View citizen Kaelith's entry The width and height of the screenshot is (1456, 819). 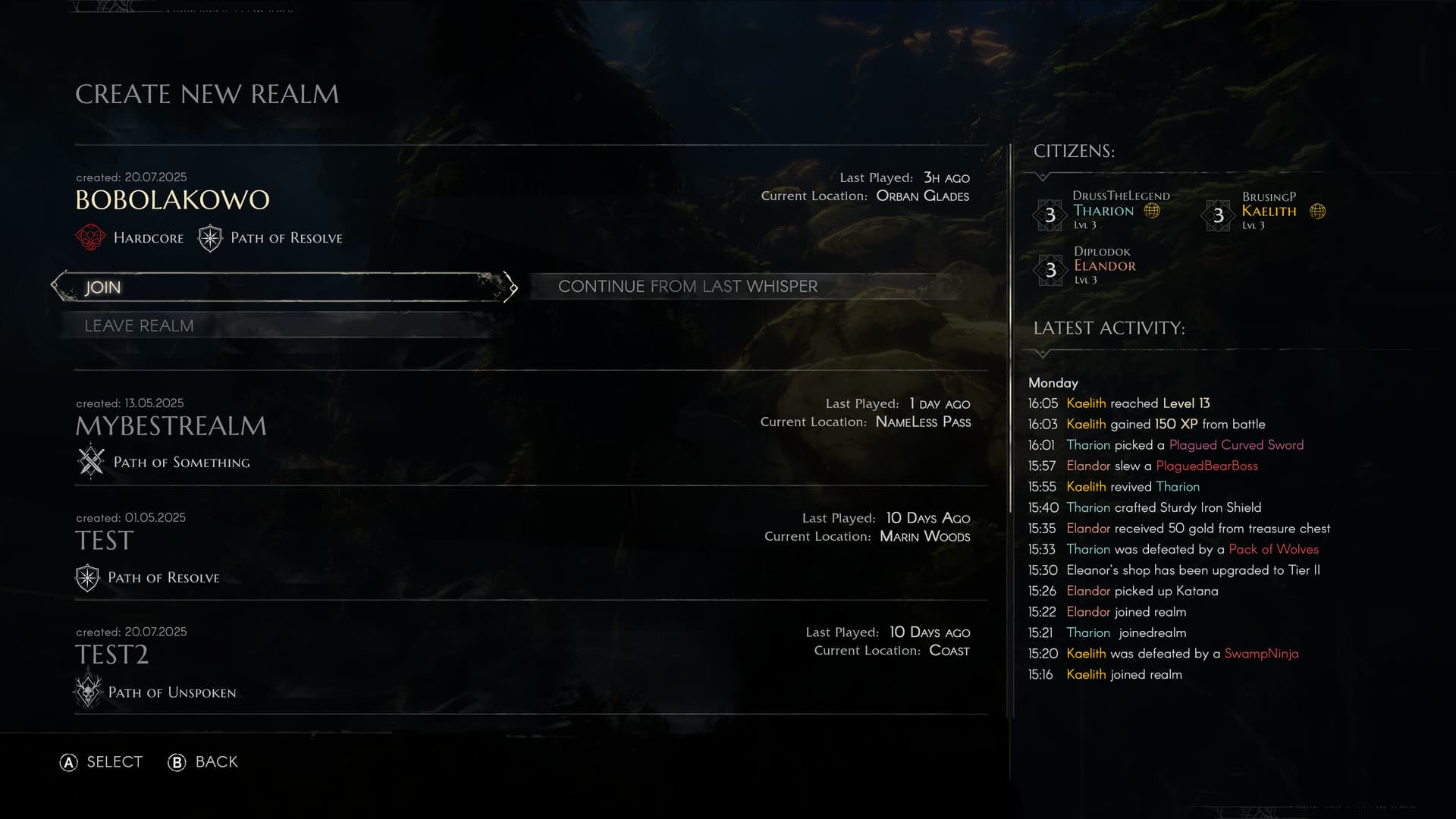coord(1269,212)
